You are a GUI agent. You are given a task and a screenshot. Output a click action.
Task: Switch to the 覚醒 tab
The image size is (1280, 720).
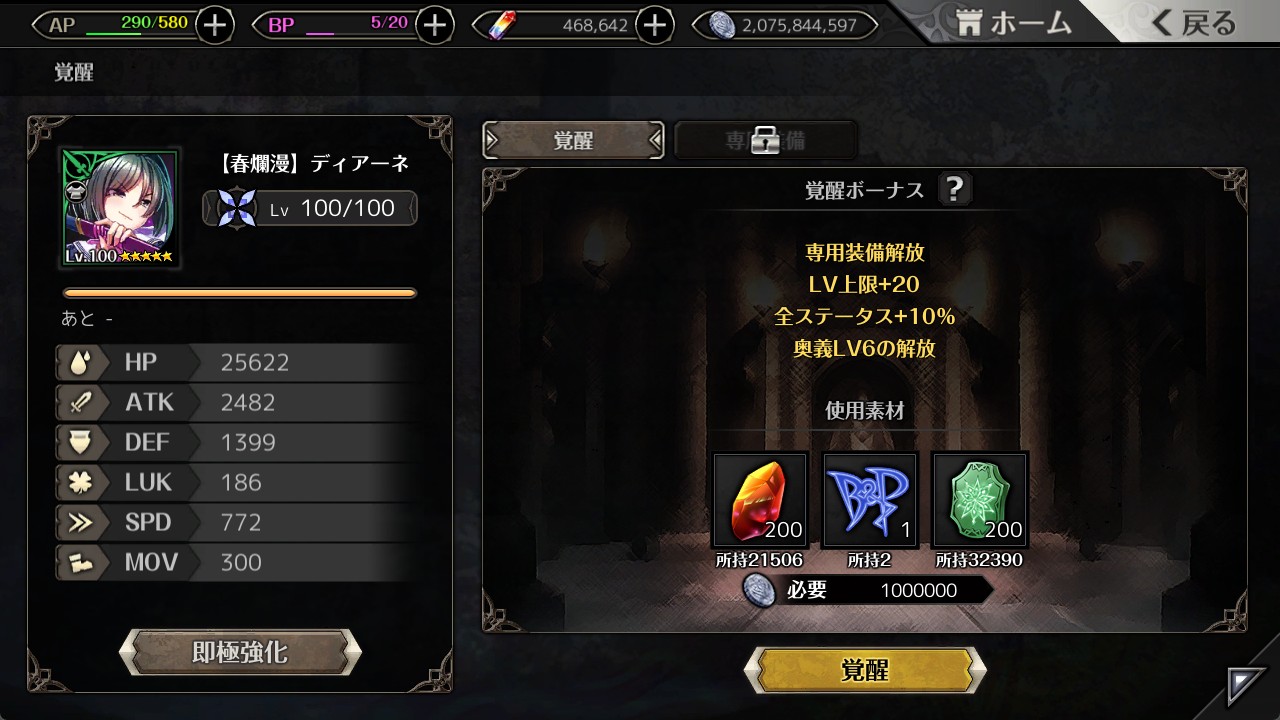point(573,141)
